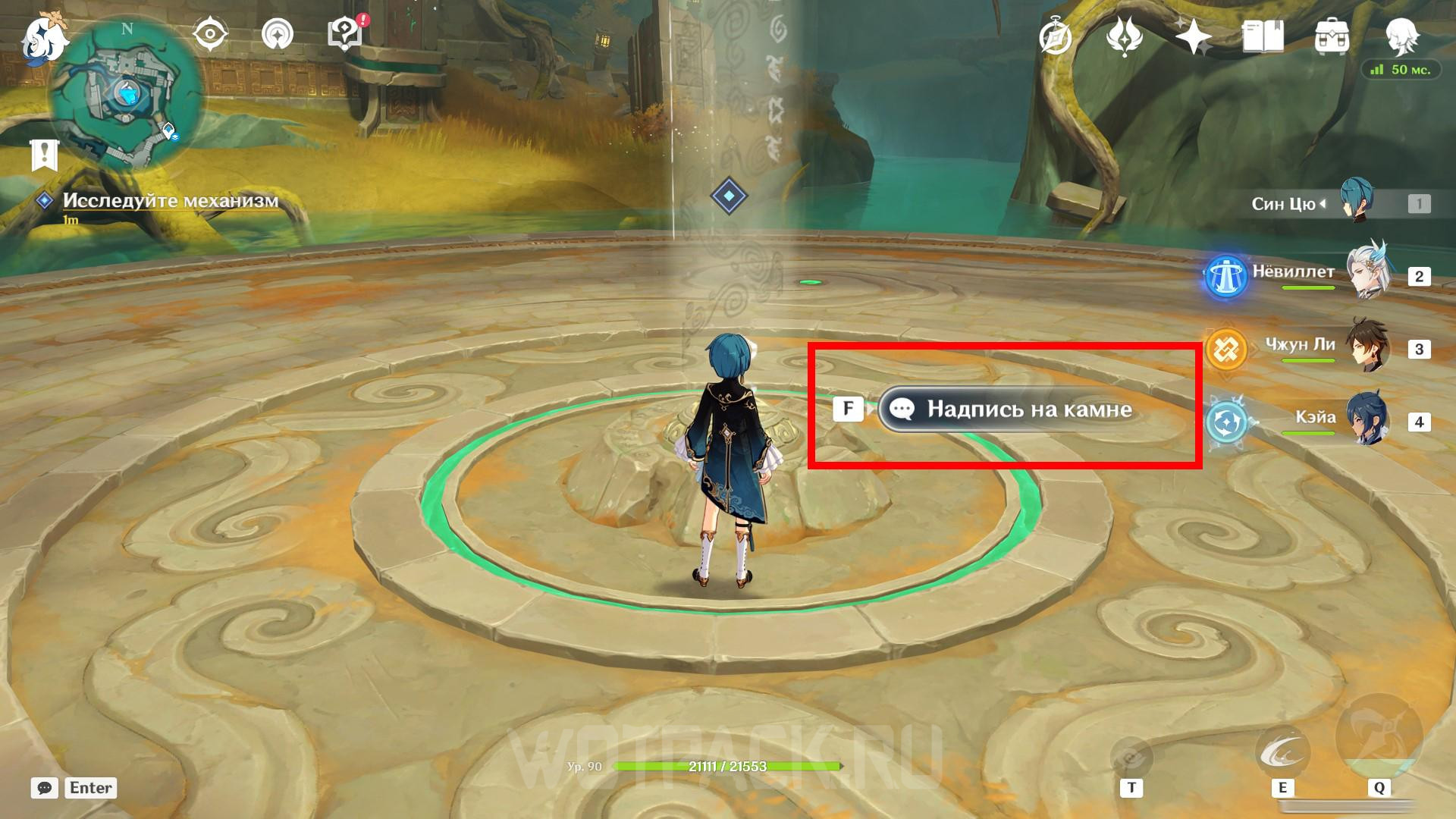Open the tutorial tips icon with red alert

pos(345,35)
